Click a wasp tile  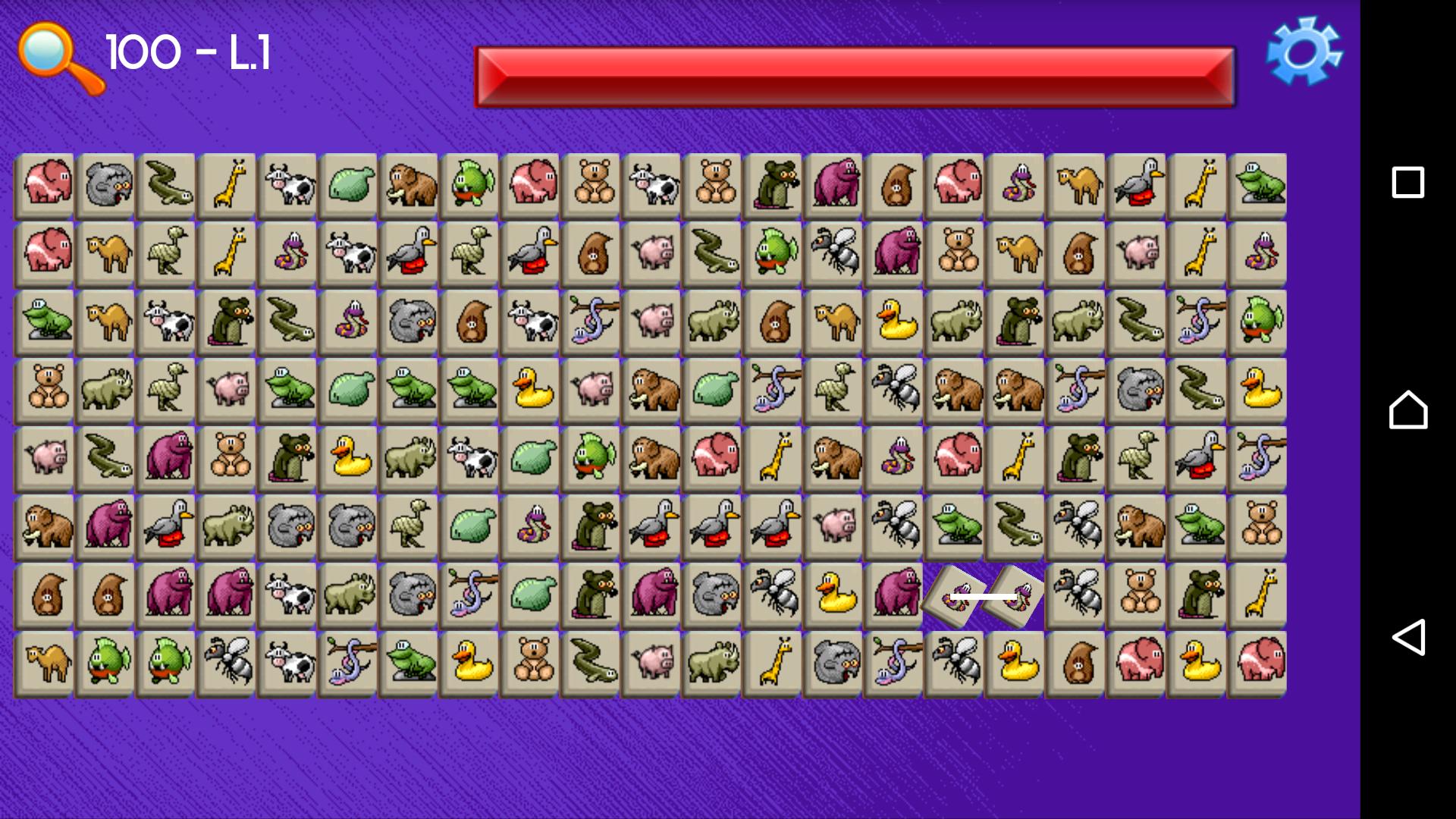[833, 253]
